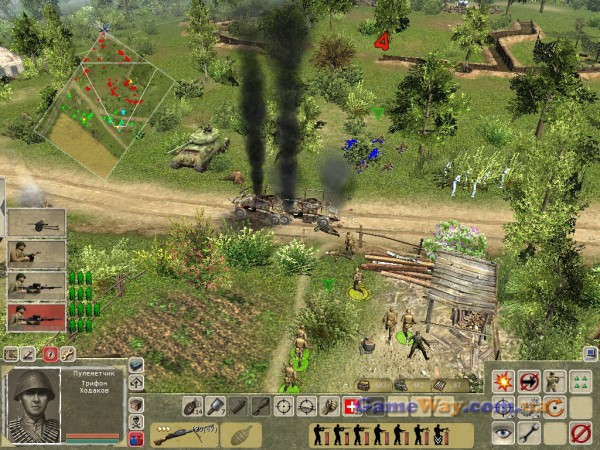Viewport: 600px width, 450px height.
Task: Toggle the eye visibility command
Action: click(x=503, y=433)
